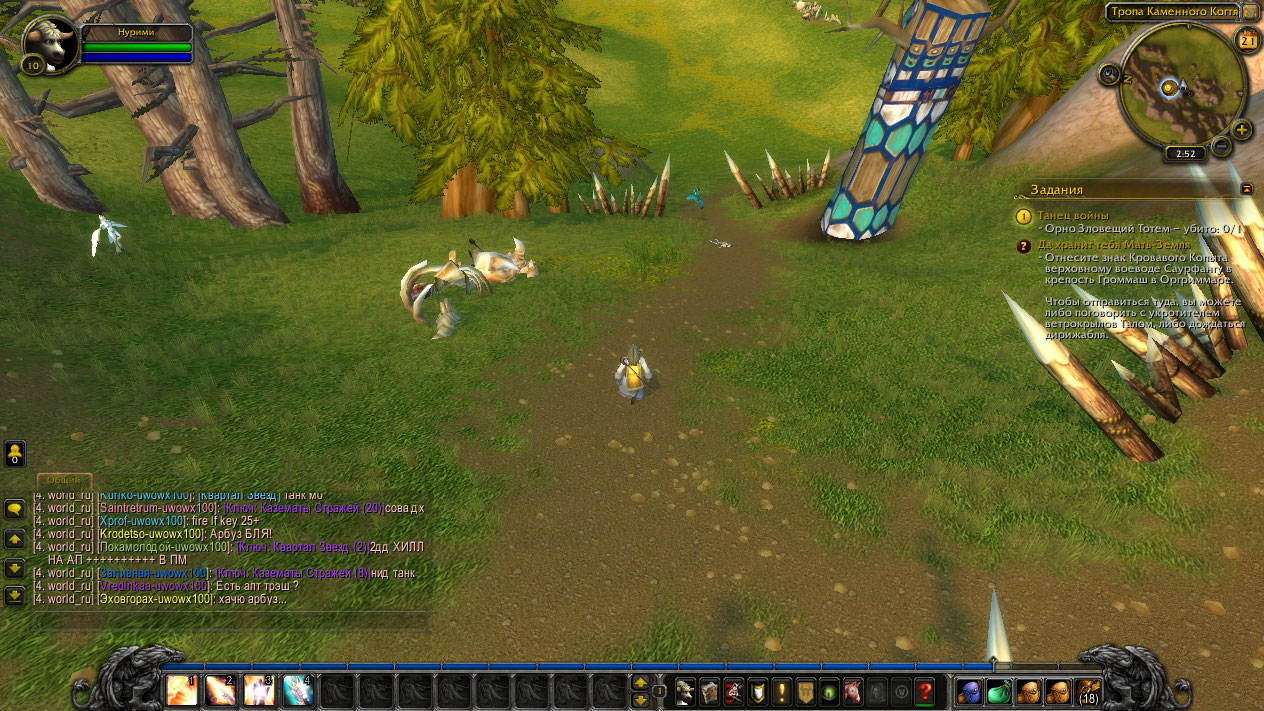Screen dimensions: 1264x711
Task: Activate the blue gauntlet ability in slot 4
Action: tap(298, 690)
